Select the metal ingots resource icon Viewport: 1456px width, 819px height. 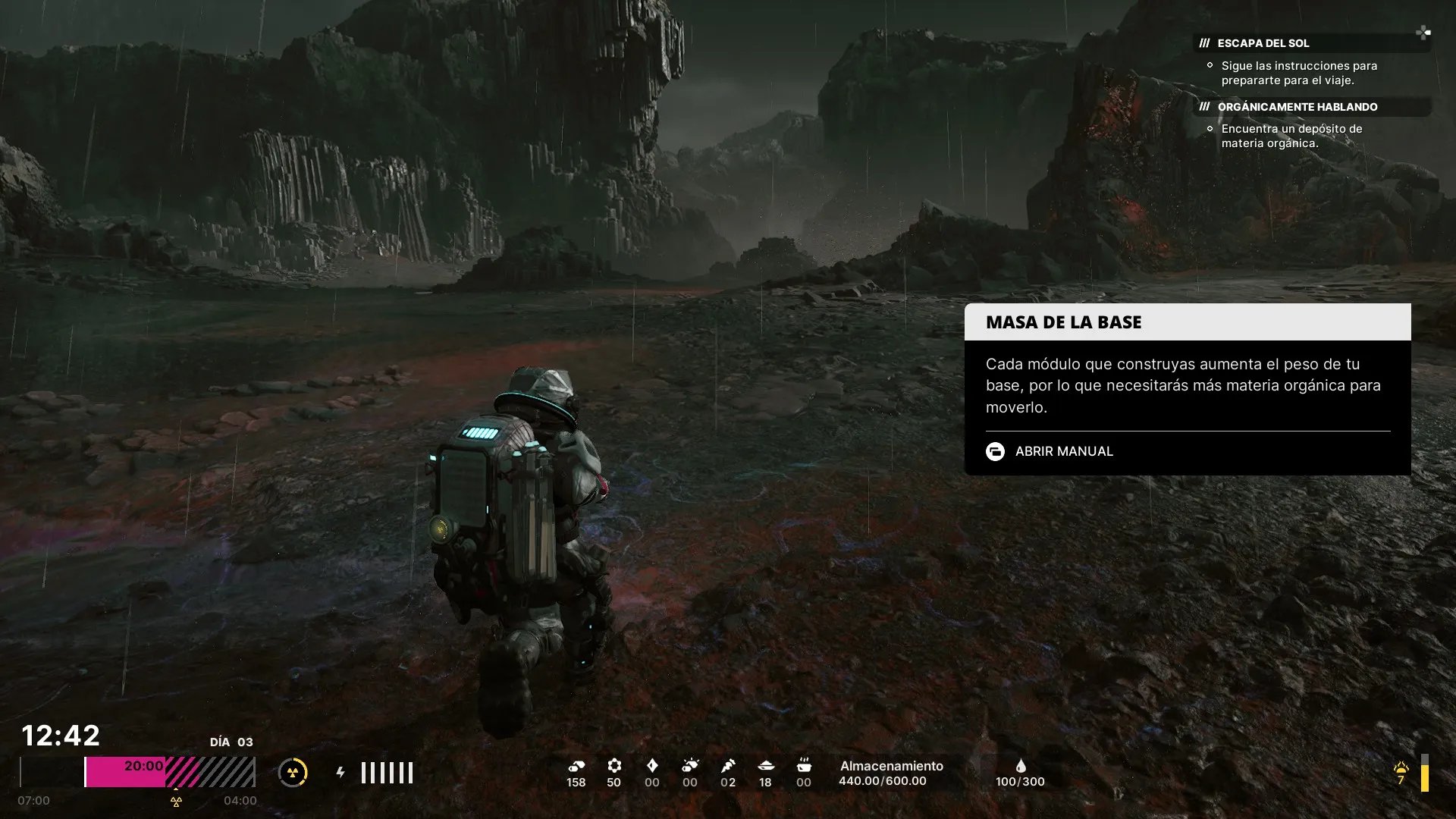pos(576,766)
